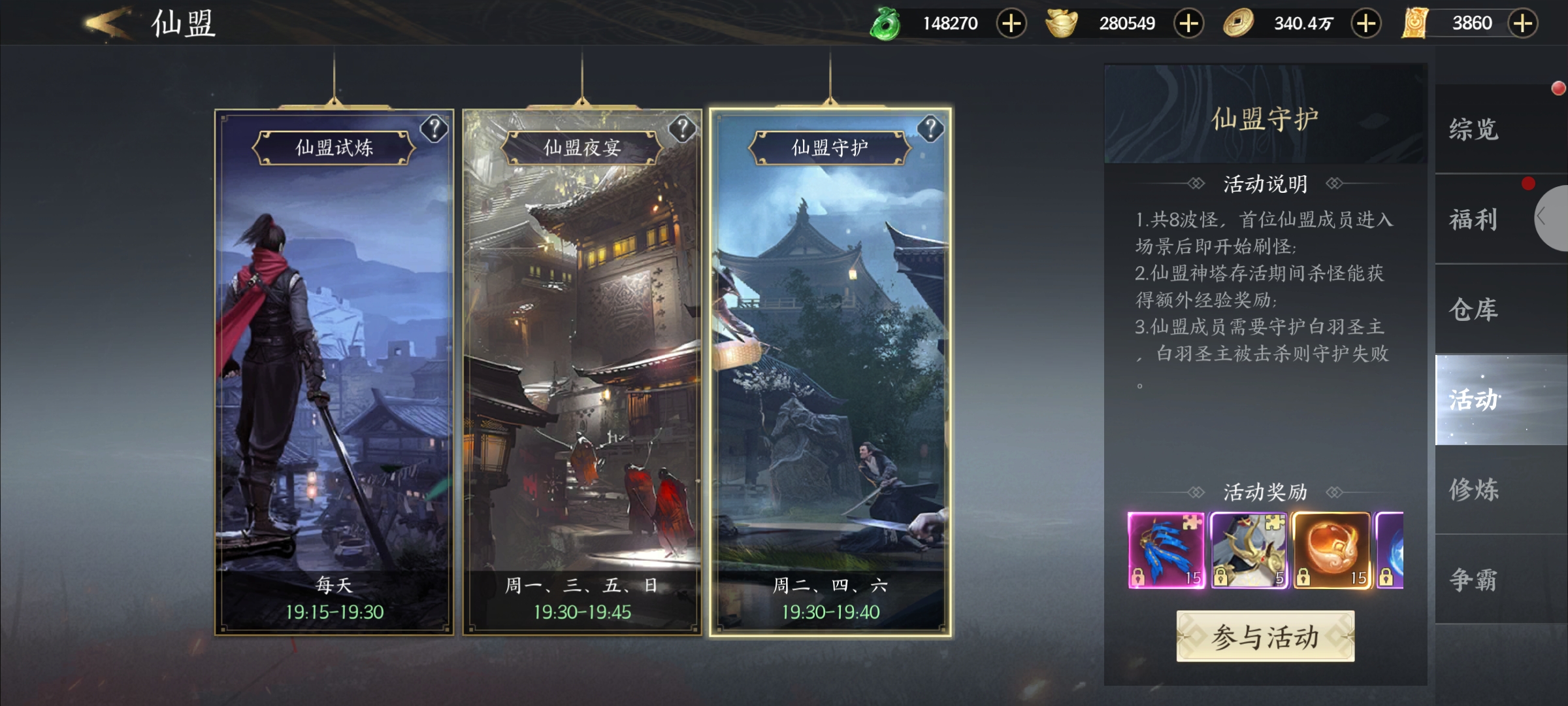Show help for 仙盟守护
1568x706 pixels.
930,129
